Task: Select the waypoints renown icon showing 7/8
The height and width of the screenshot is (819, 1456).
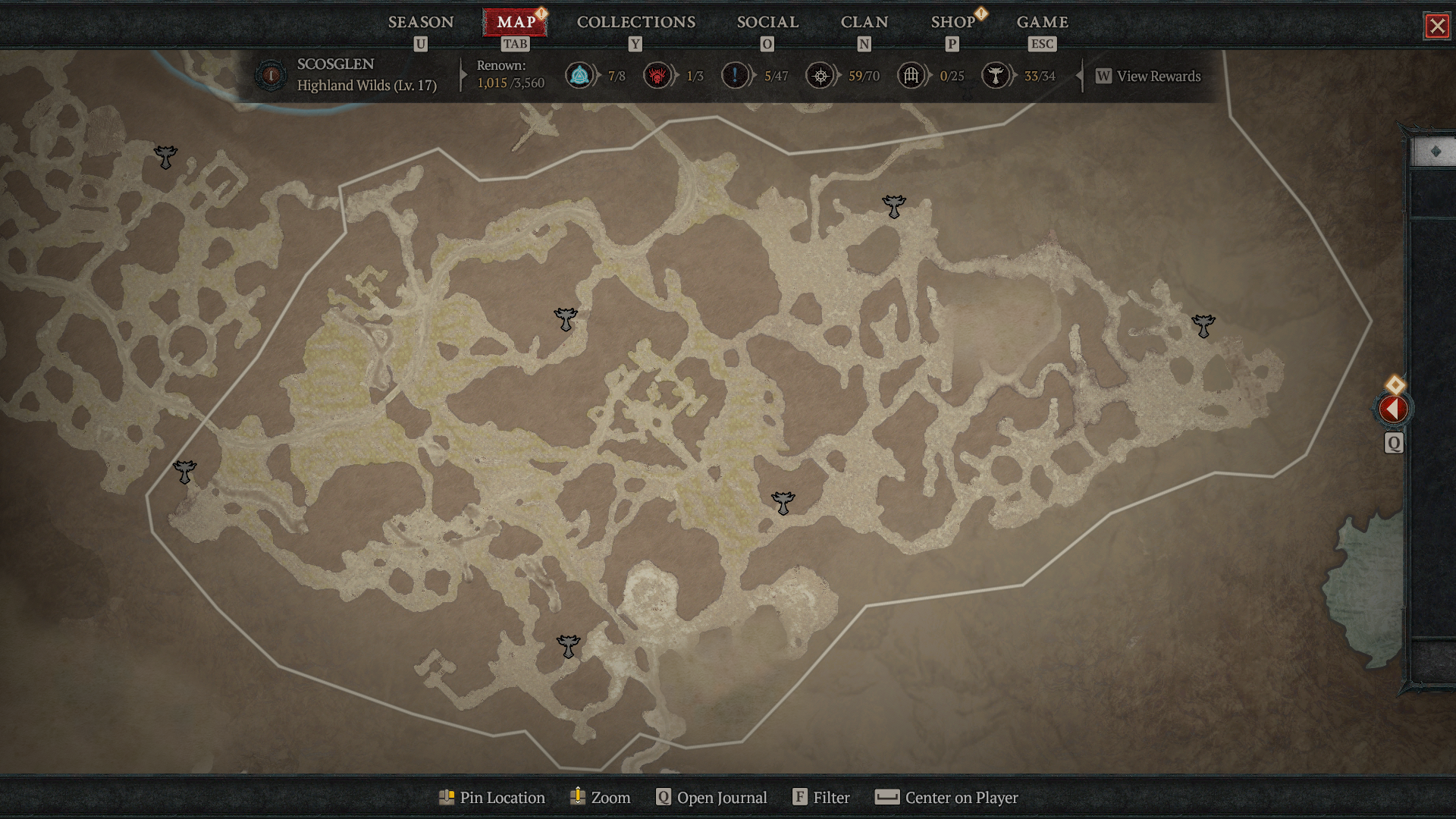Action: coord(578,76)
